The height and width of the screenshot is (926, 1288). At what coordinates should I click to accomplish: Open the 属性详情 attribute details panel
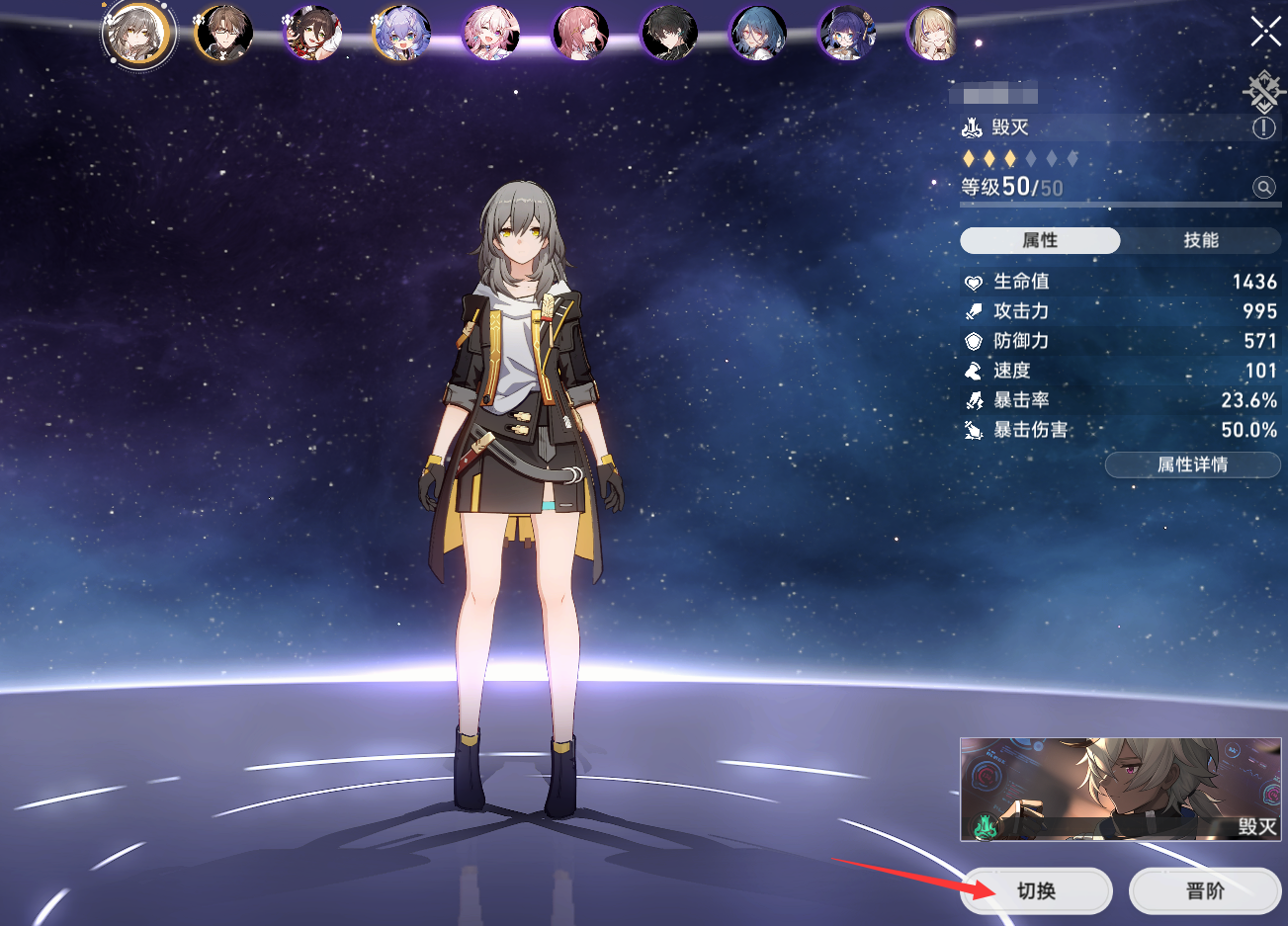pos(1192,464)
